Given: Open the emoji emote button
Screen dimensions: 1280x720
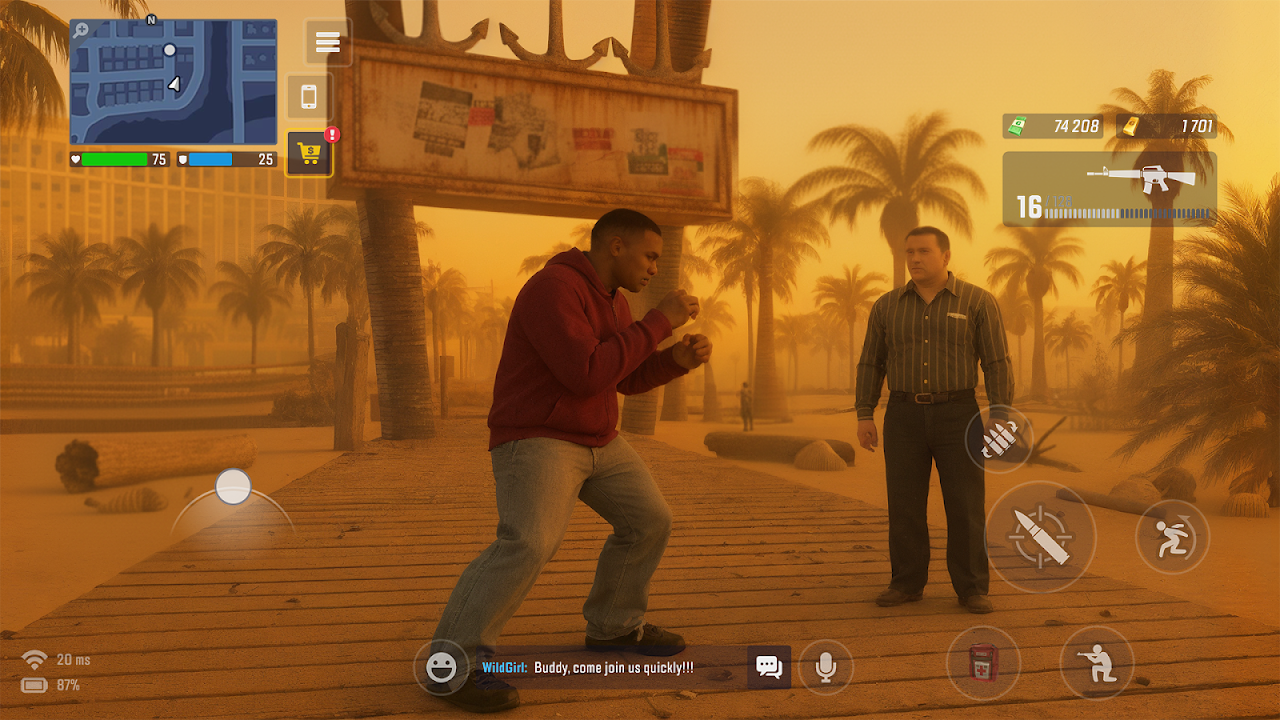Looking at the screenshot, I should point(441,667).
